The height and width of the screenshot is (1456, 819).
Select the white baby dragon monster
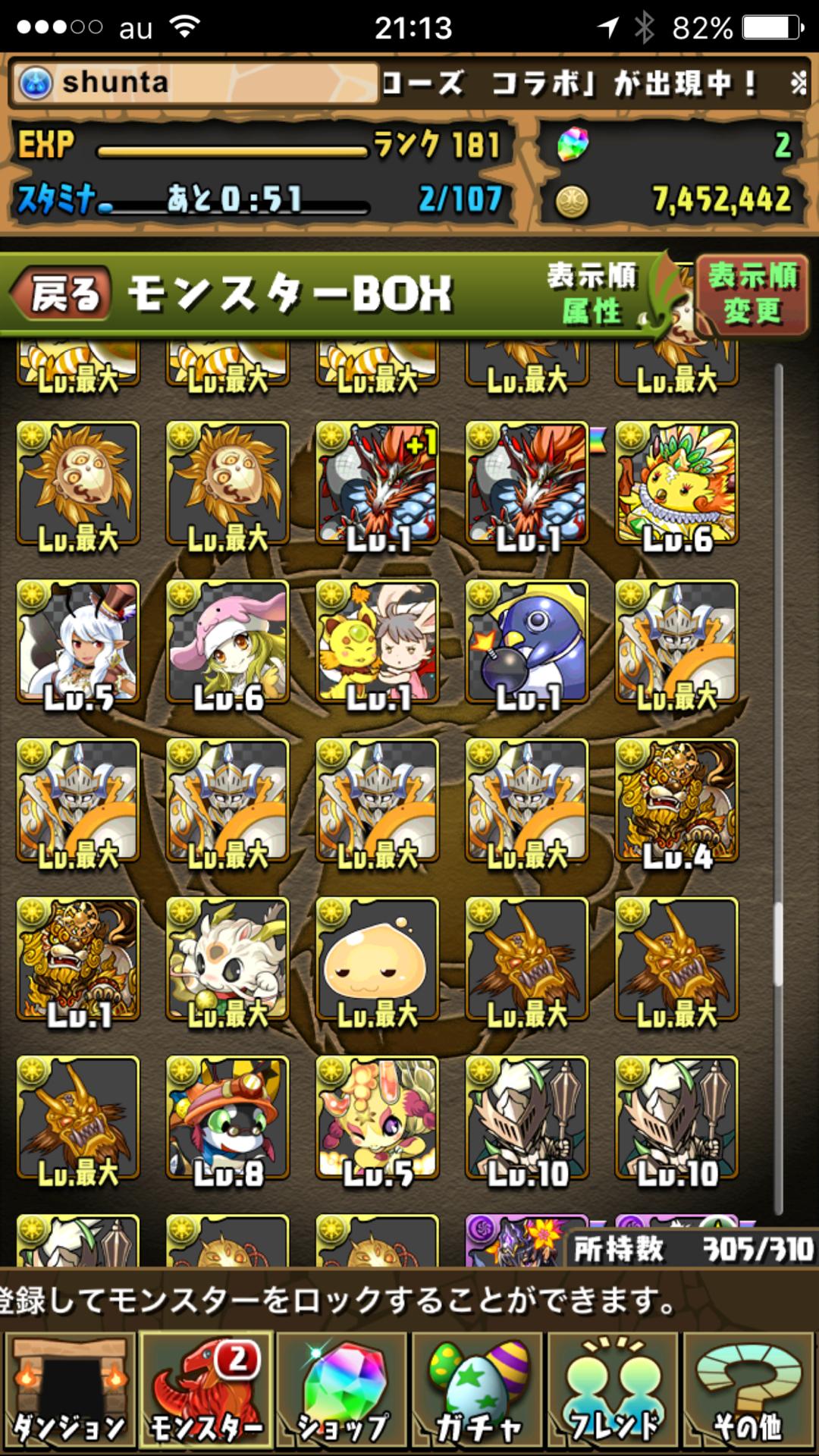tap(227, 959)
